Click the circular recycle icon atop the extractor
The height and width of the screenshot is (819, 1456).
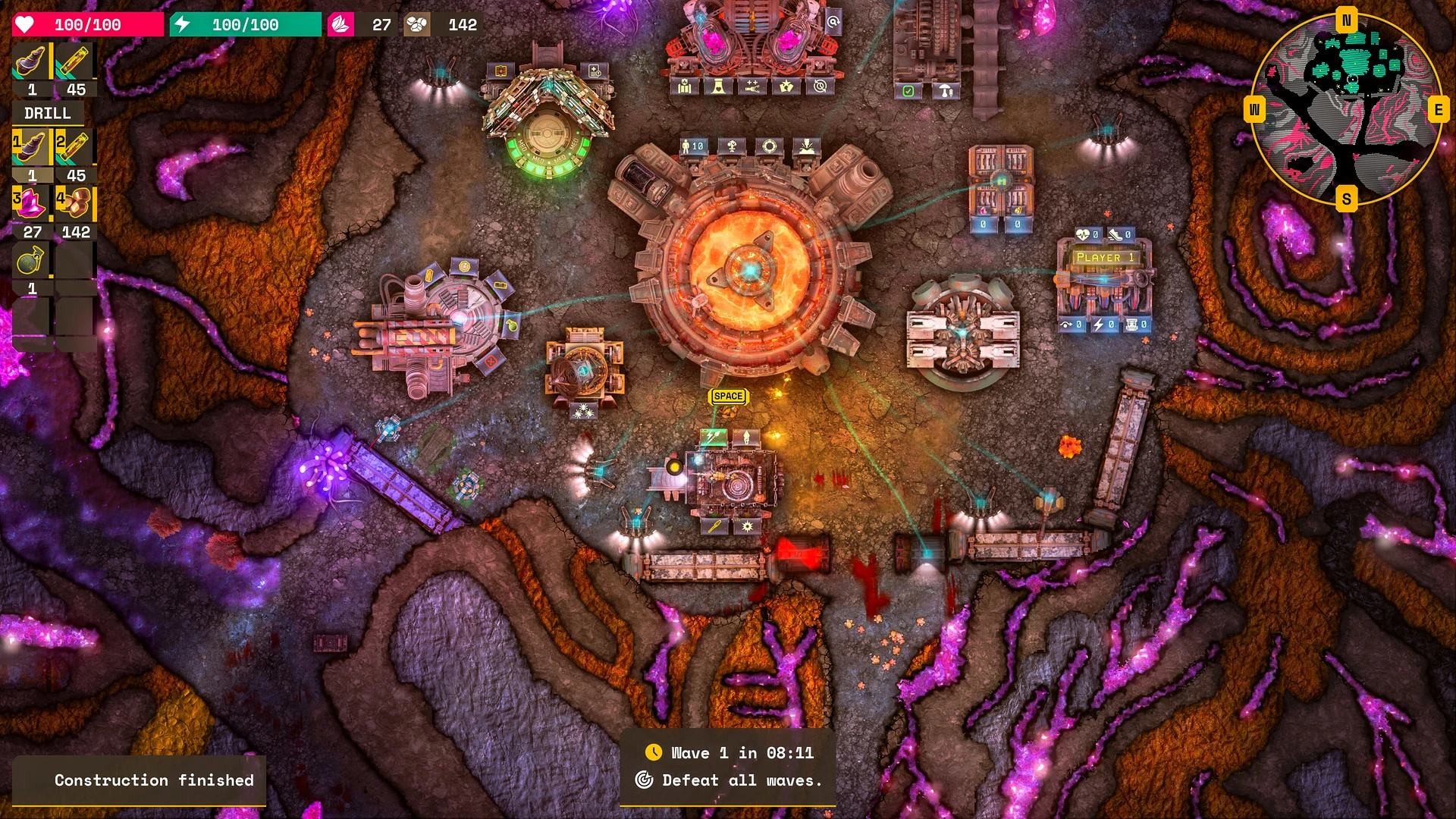[x=819, y=86]
